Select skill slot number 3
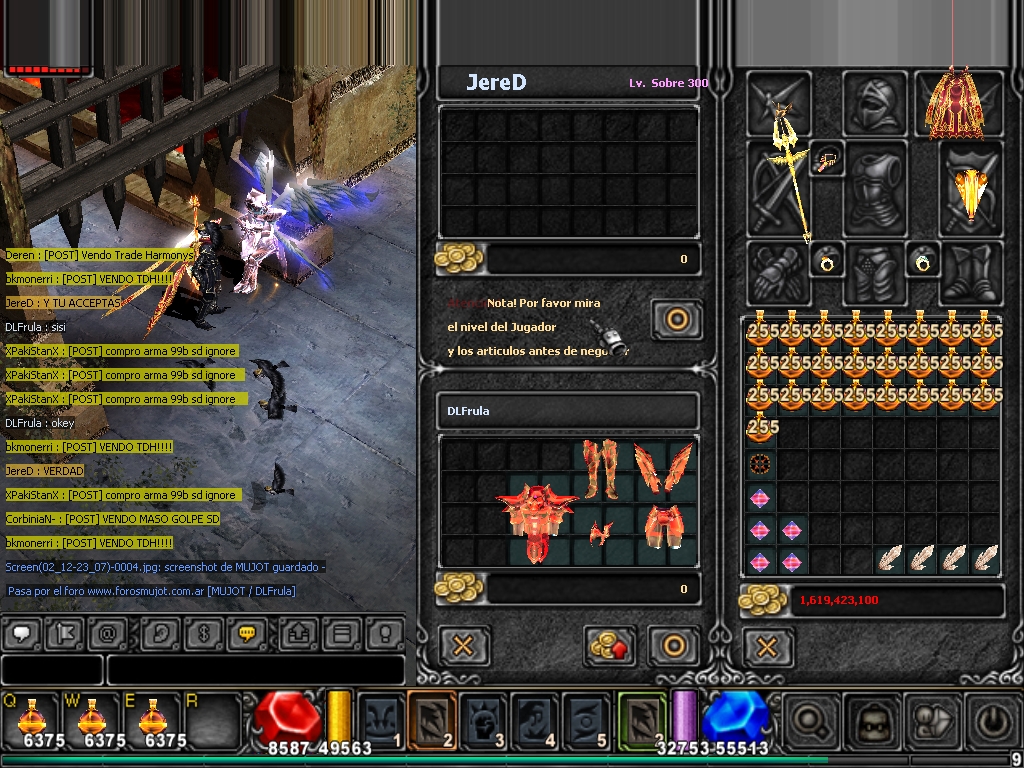The width and height of the screenshot is (1024, 768). [x=483, y=721]
